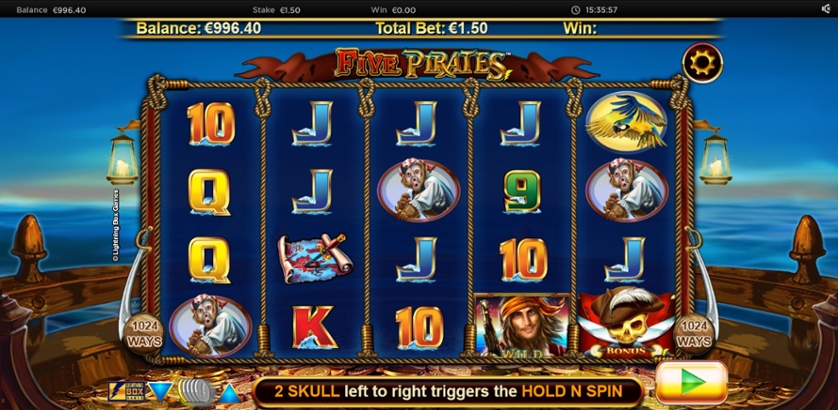Open the Lightning Box Games logo
The image size is (838, 410).
click(x=126, y=390)
